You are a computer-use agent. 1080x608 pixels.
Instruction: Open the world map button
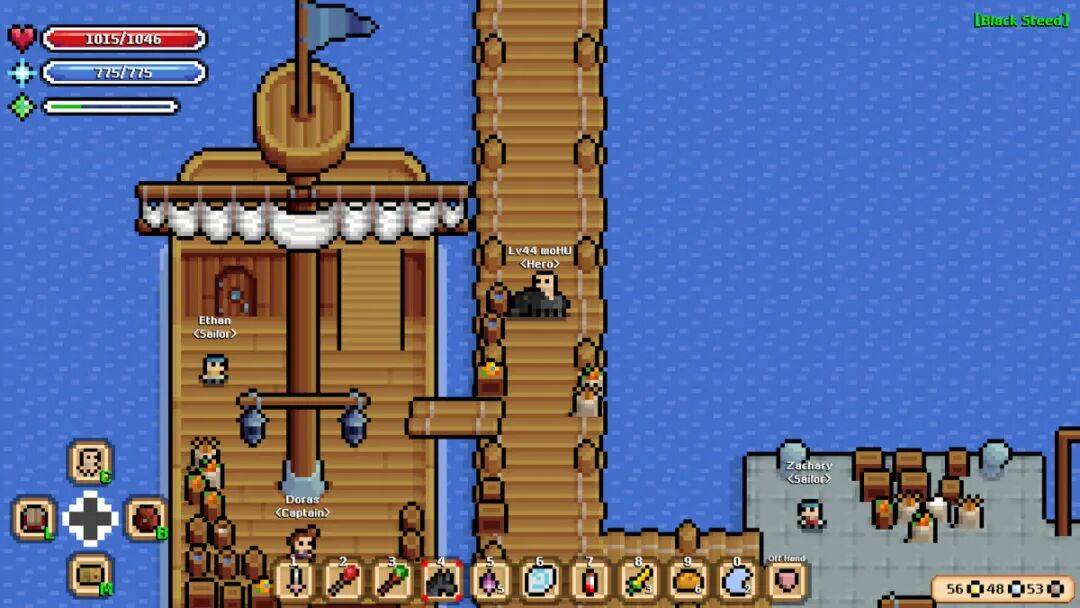[90, 575]
